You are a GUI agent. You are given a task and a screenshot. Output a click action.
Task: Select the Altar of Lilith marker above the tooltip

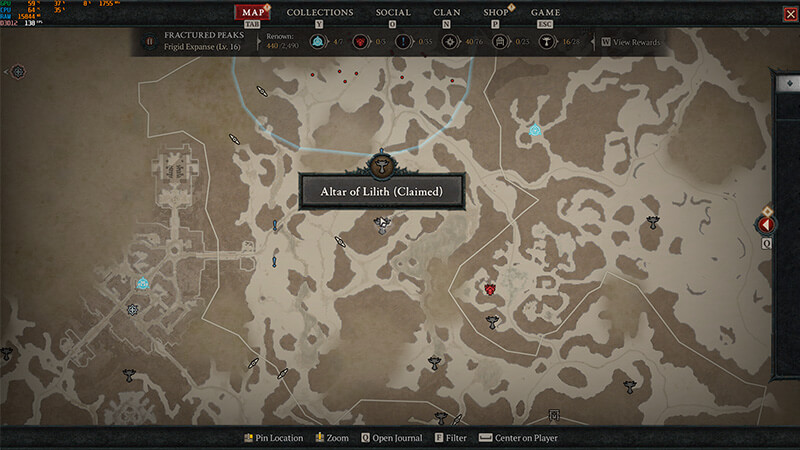[x=381, y=166]
